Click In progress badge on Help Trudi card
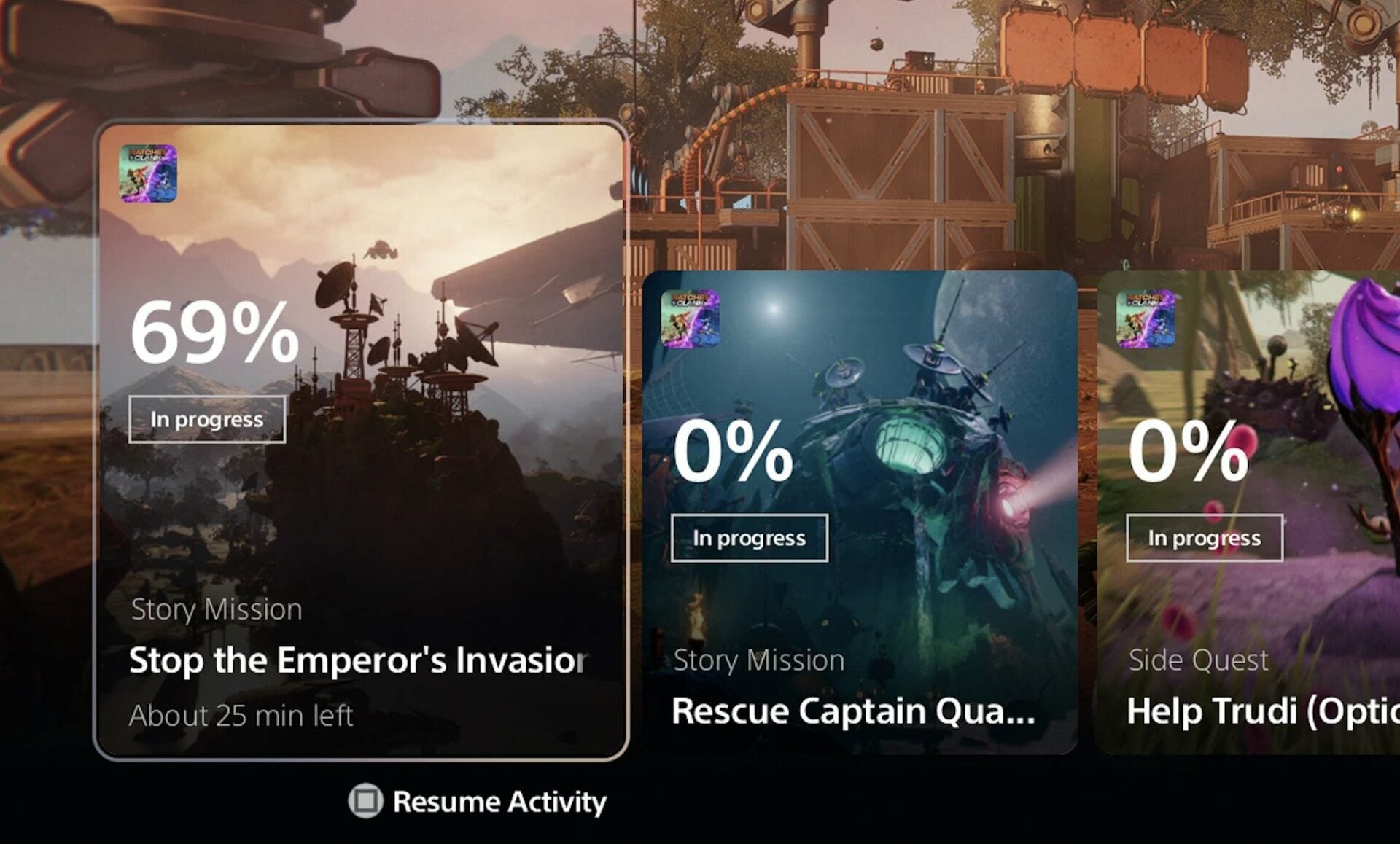The height and width of the screenshot is (844, 1400). point(1203,539)
